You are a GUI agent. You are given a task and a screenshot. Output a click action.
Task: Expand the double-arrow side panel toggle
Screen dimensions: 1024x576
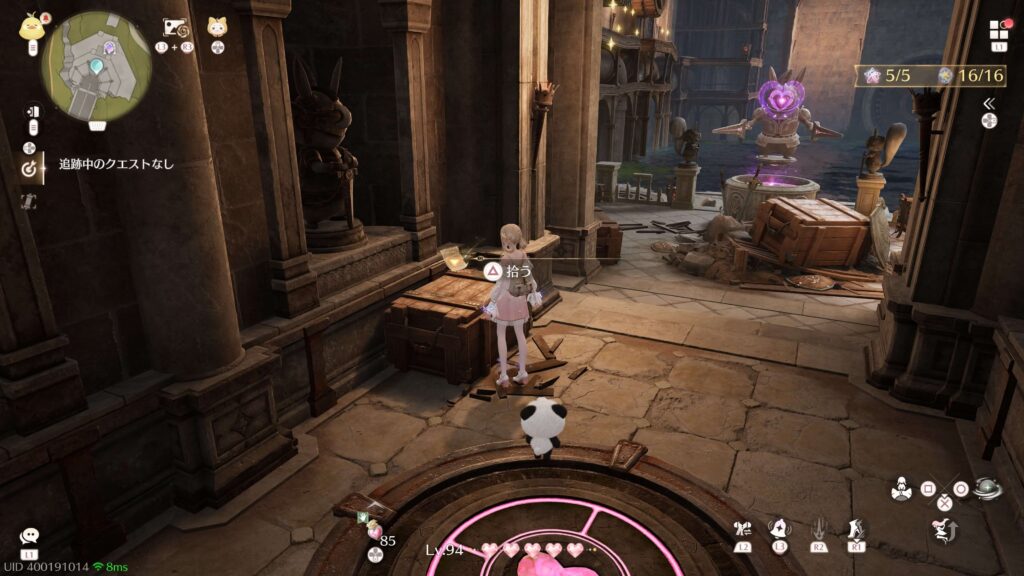(989, 103)
